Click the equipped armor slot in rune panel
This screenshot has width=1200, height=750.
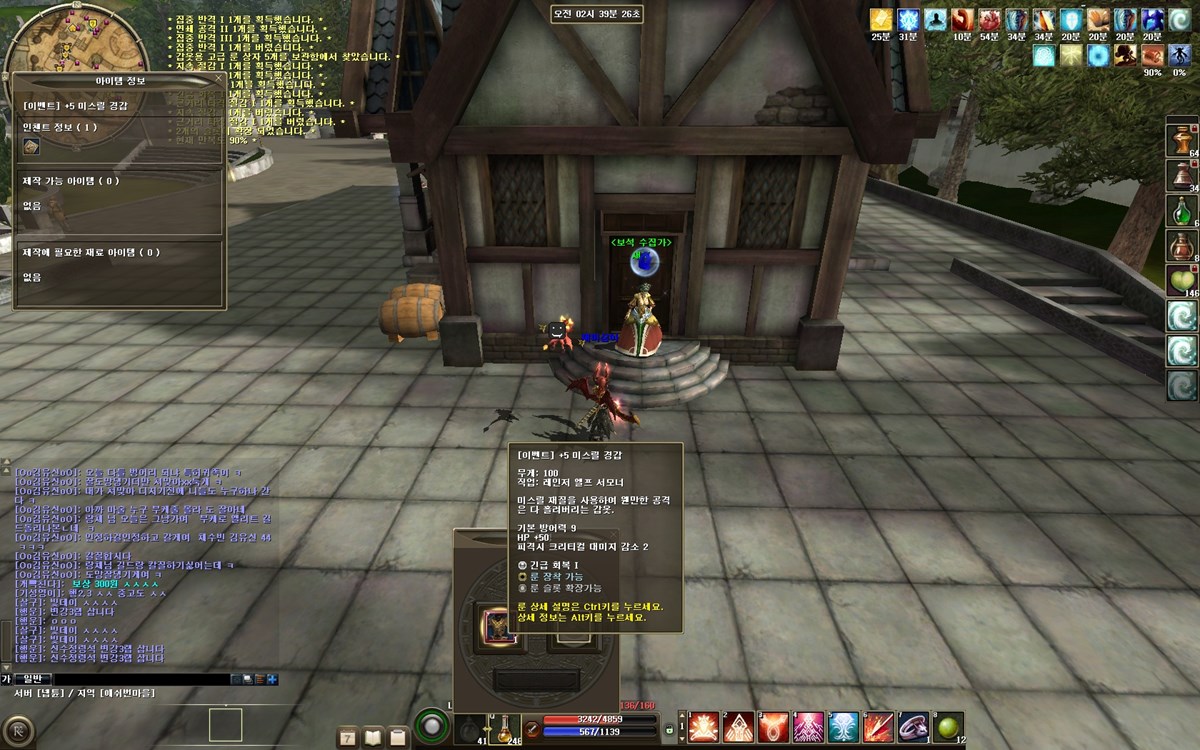pyautogui.click(x=498, y=625)
